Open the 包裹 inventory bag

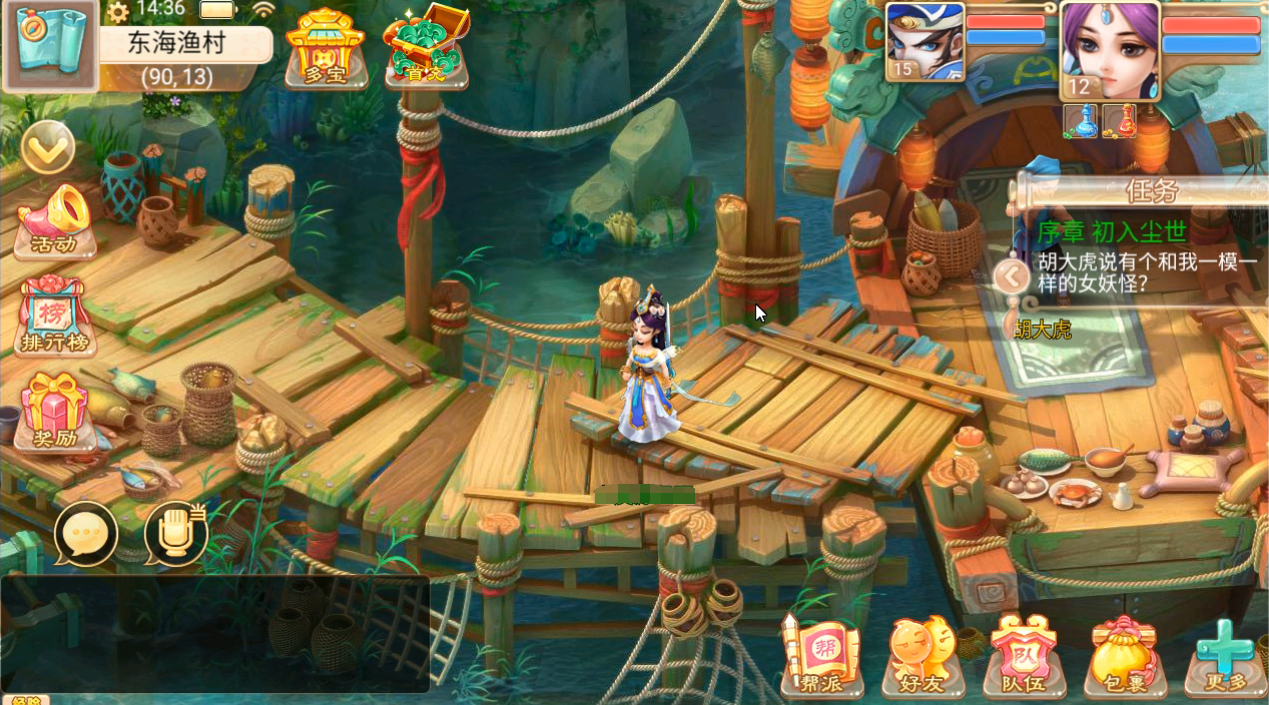tap(1124, 655)
